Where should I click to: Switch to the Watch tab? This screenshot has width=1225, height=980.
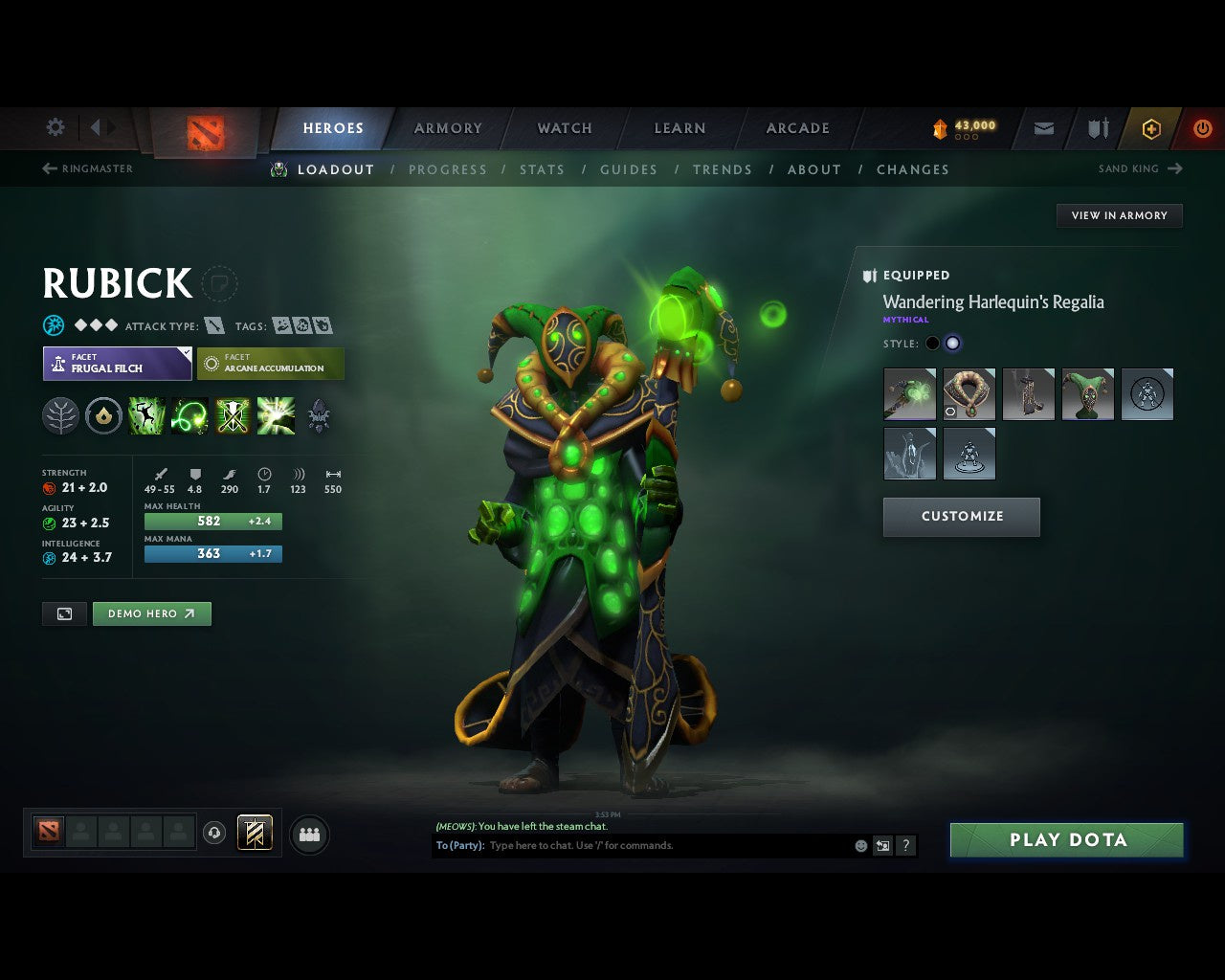click(x=565, y=128)
